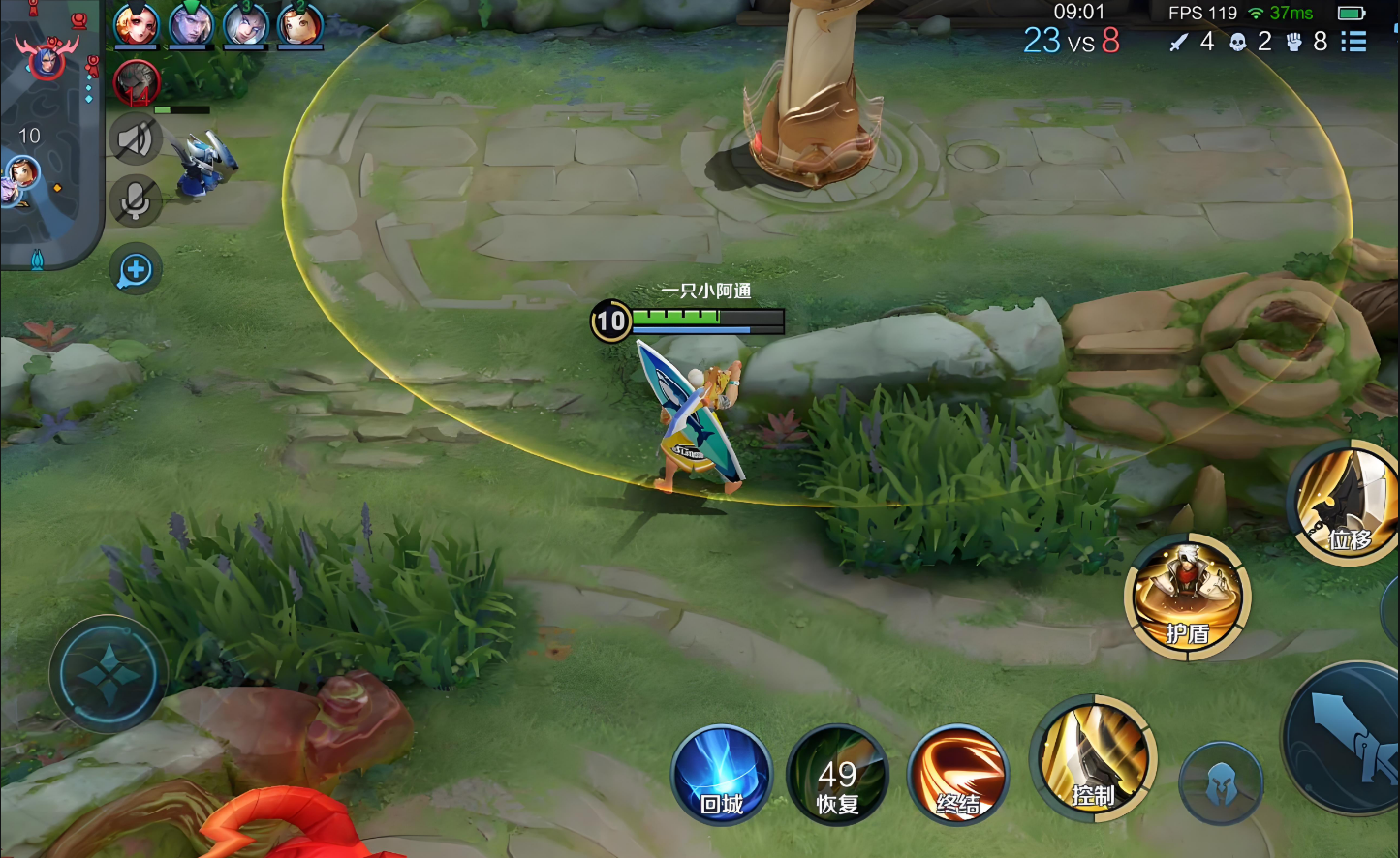Cast the 控制 skill

pos(1094,760)
